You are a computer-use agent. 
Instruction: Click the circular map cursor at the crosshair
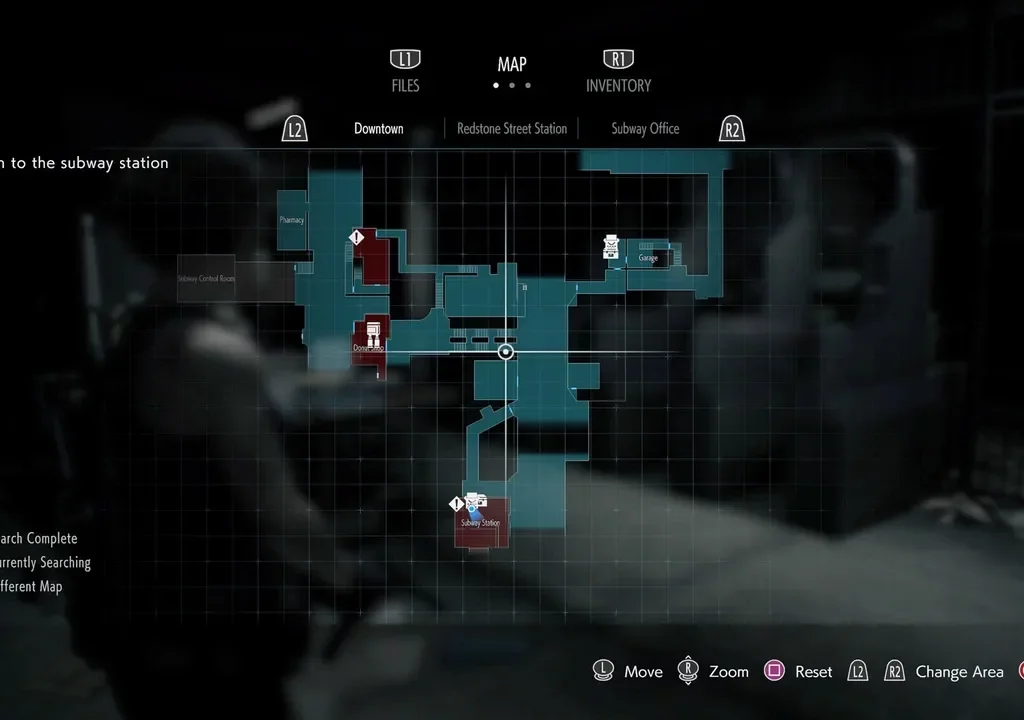[506, 352]
